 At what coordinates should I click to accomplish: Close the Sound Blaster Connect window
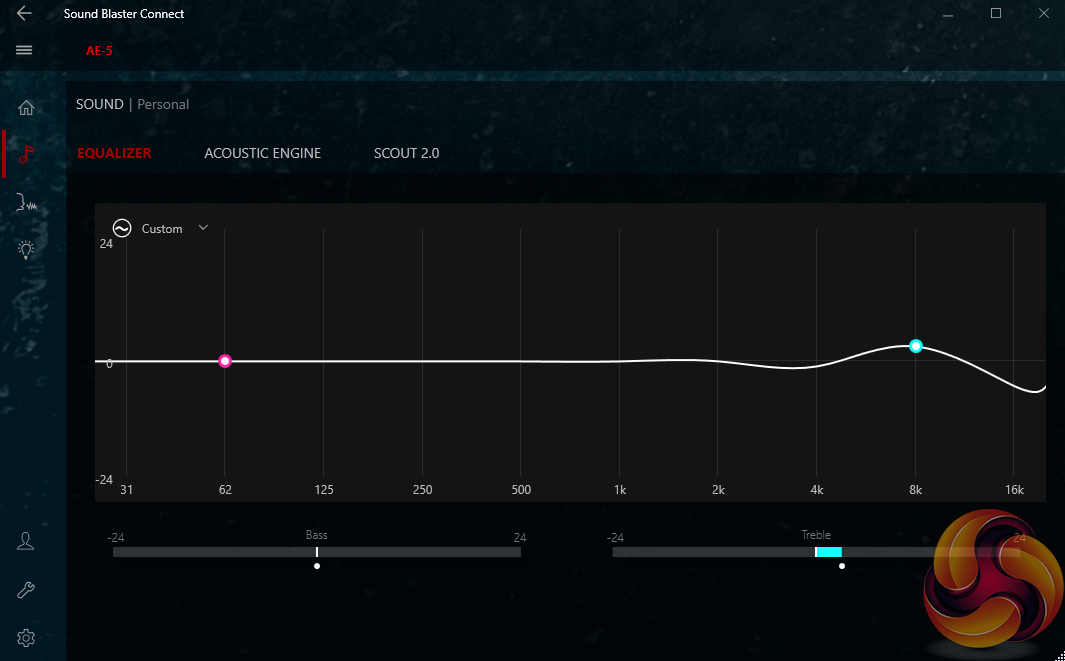tap(1041, 14)
